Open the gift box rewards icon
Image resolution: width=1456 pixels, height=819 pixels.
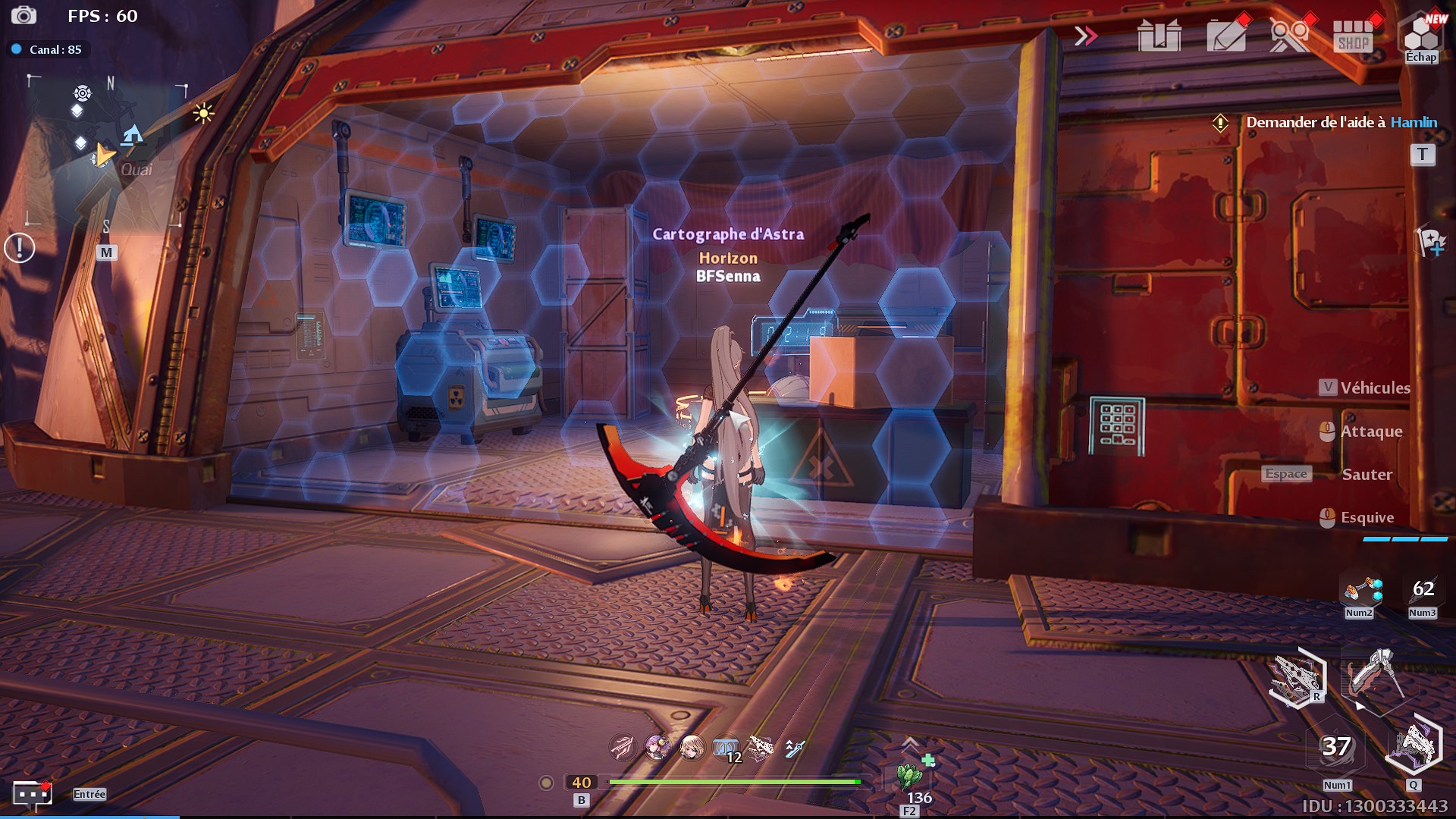[x=1159, y=35]
